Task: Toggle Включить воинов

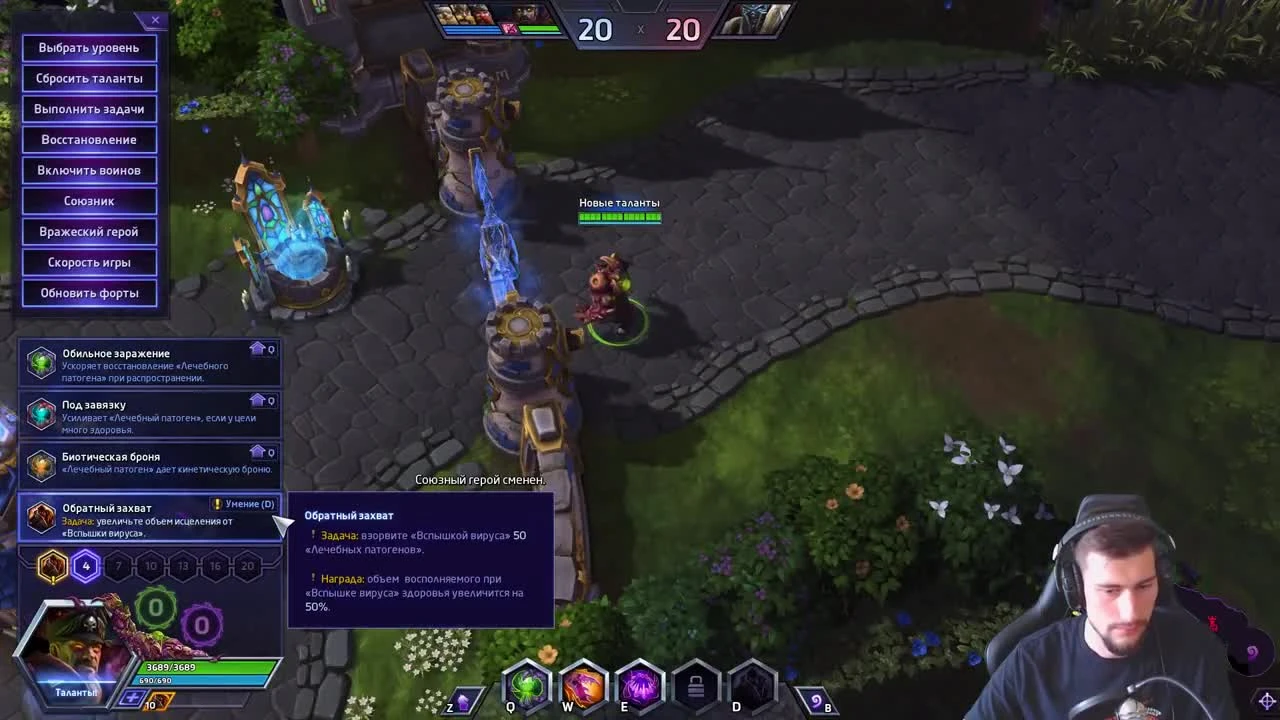Action: [89, 170]
